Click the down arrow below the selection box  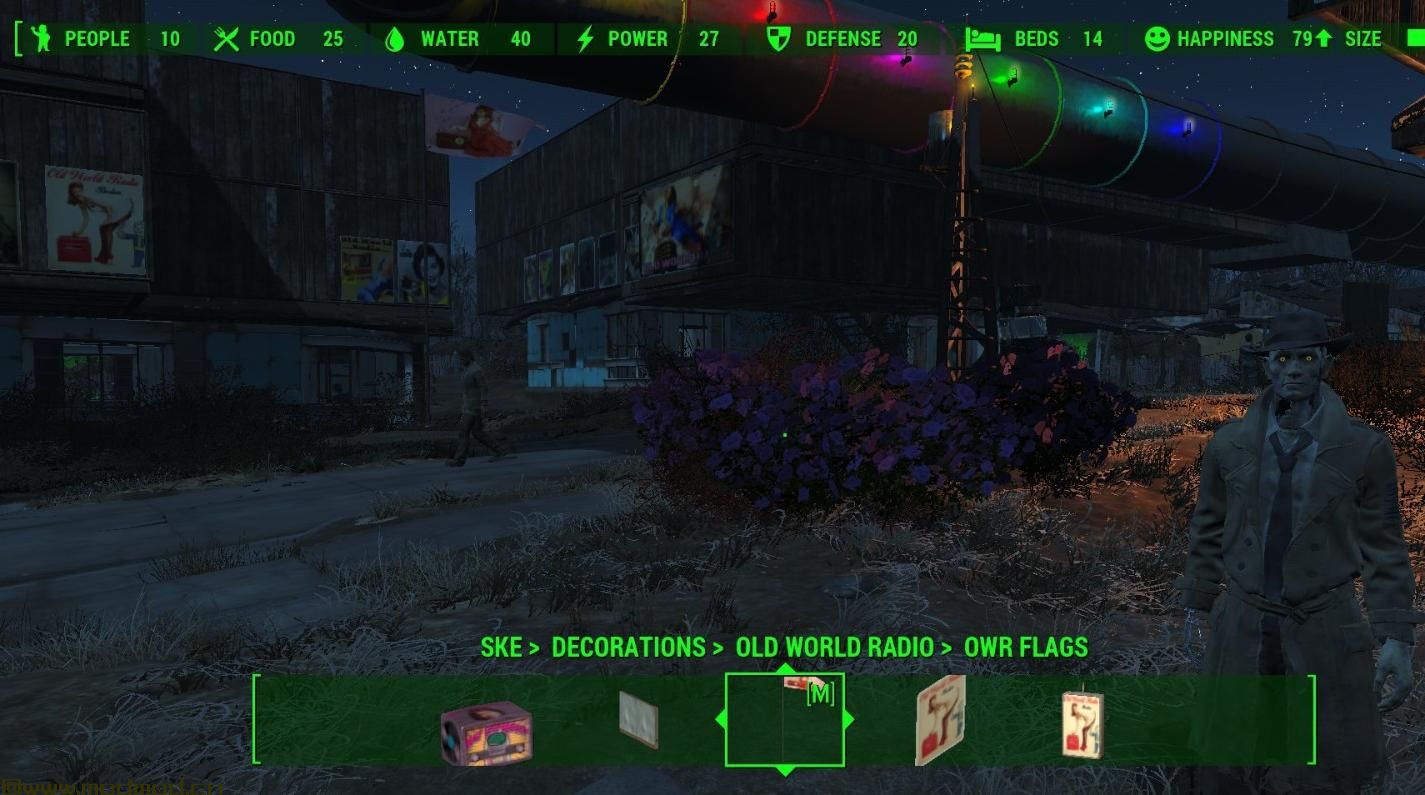point(785,771)
